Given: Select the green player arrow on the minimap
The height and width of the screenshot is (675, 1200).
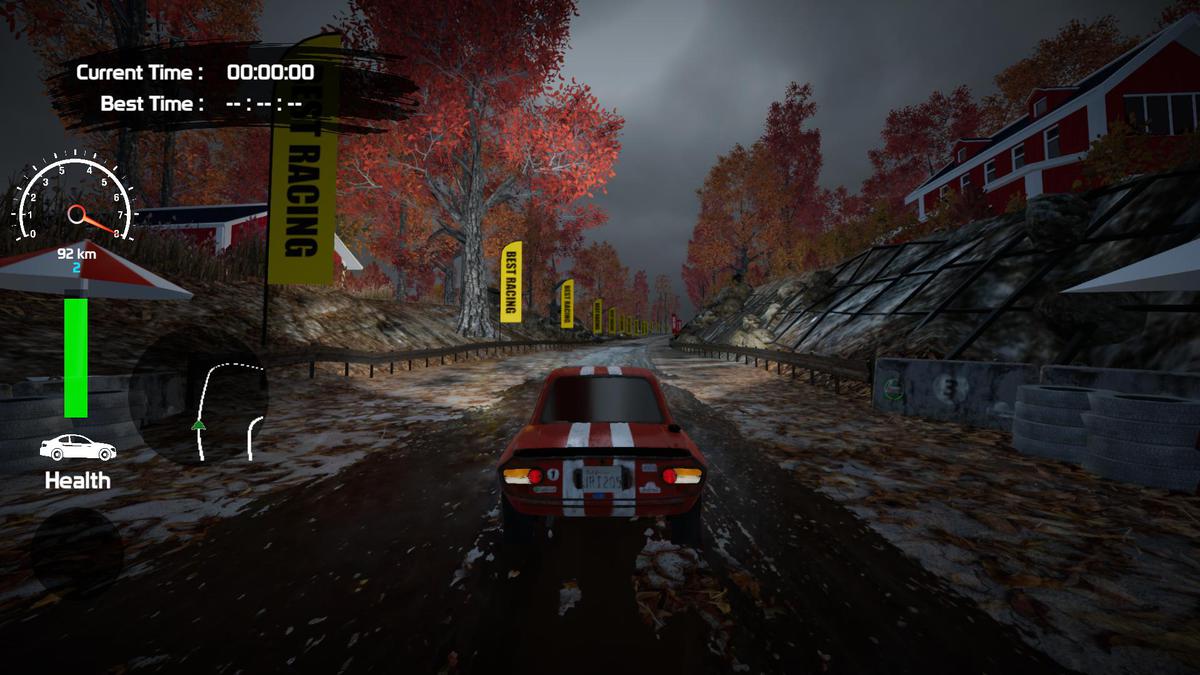Looking at the screenshot, I should coord(199,425).
